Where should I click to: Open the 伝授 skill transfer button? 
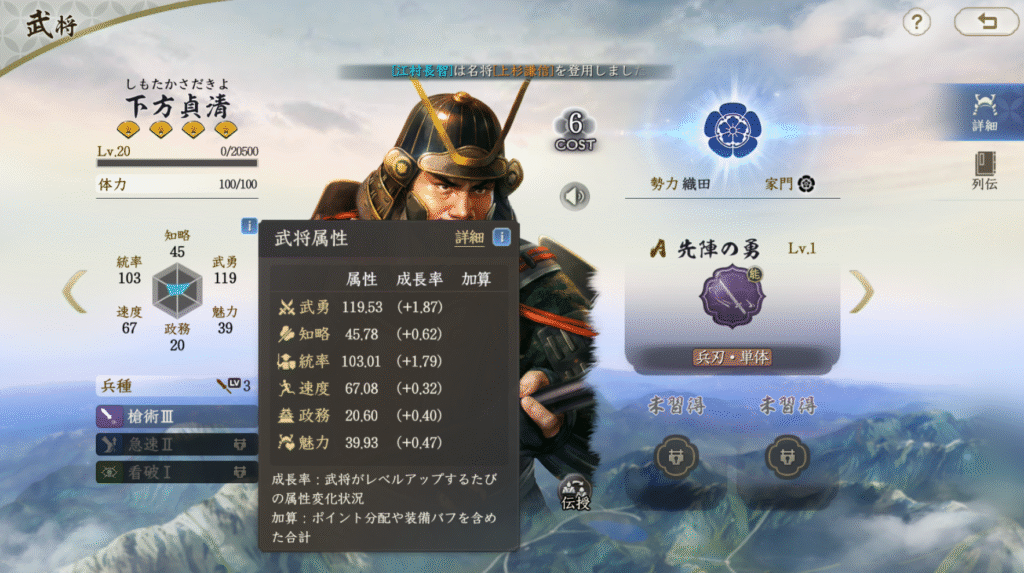tap(576, 491)
